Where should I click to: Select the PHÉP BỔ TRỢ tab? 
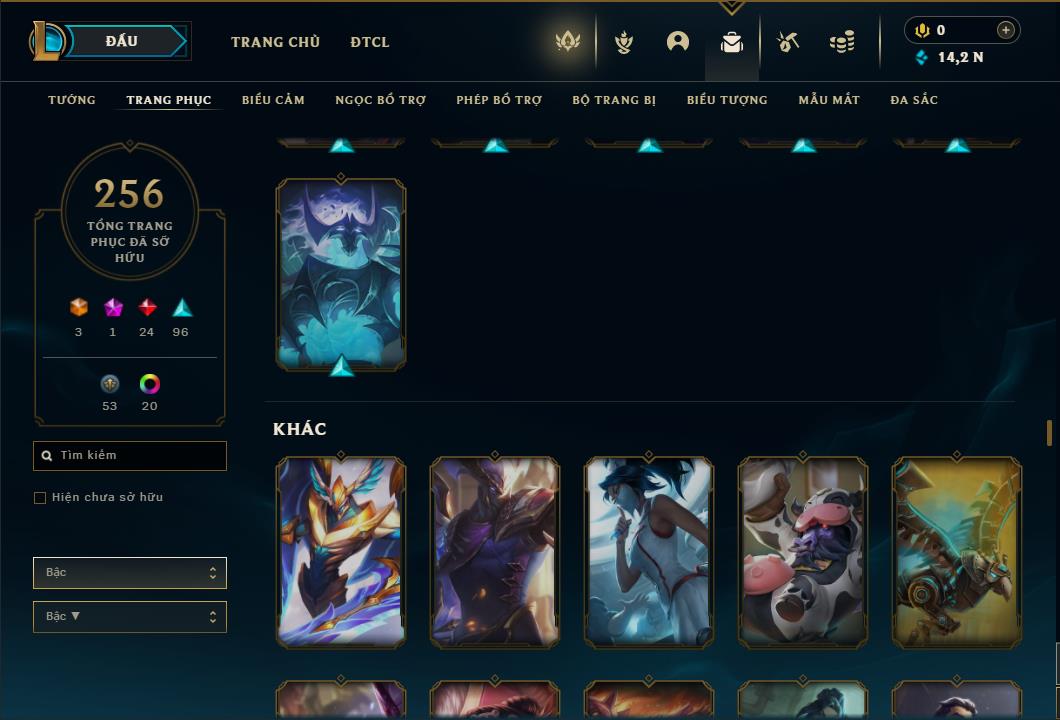(x=499, y=100)
